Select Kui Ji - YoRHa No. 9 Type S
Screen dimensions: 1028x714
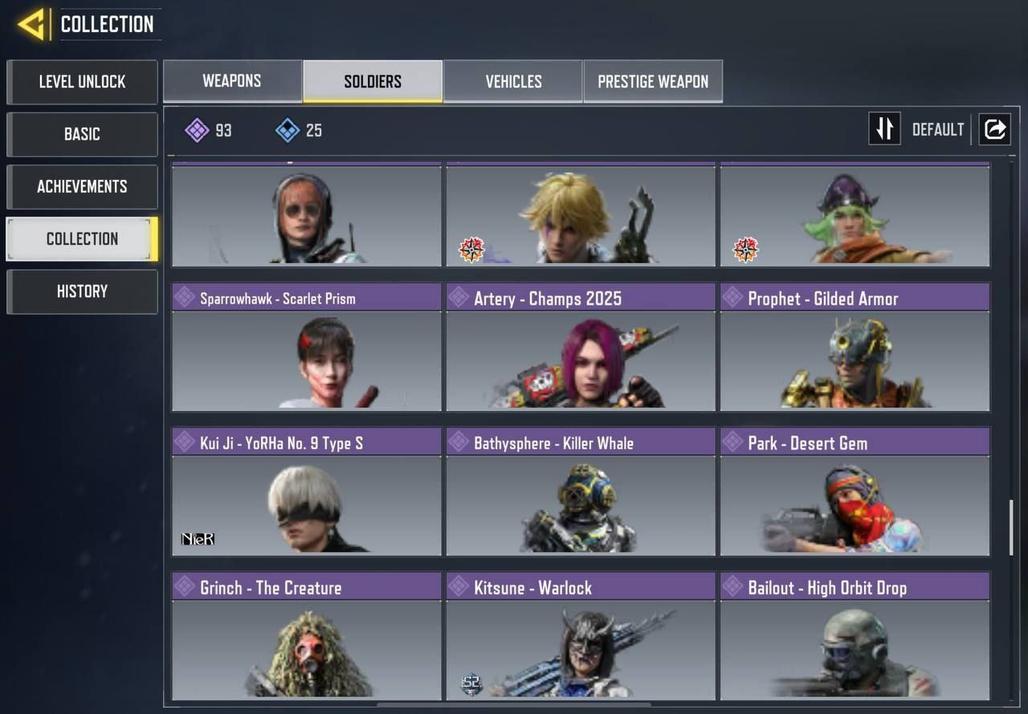coord(306,493)
